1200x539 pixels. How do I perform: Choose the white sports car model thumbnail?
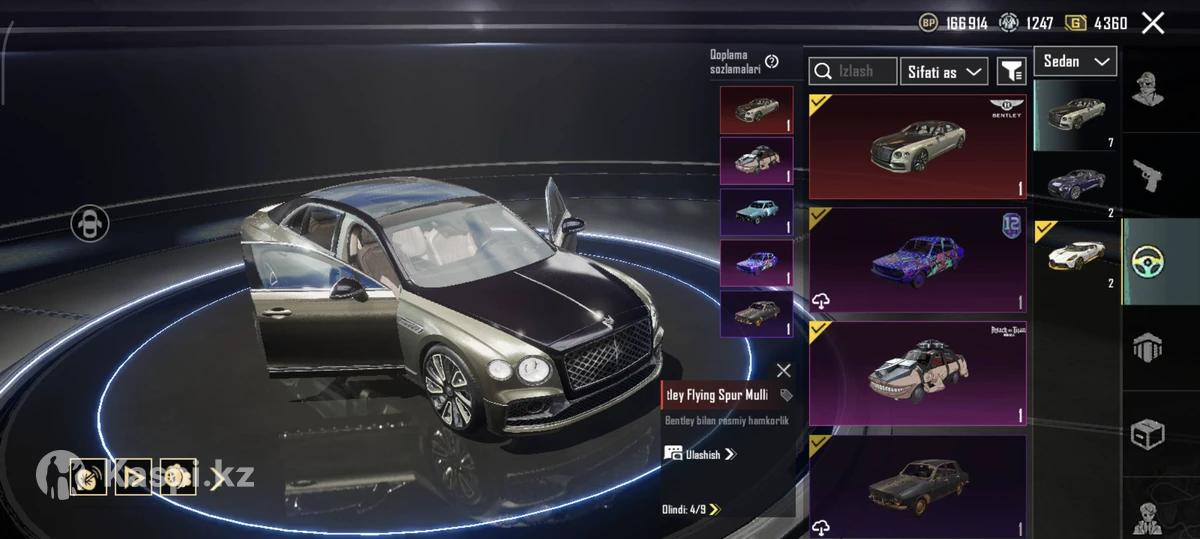click(1076, 256)
